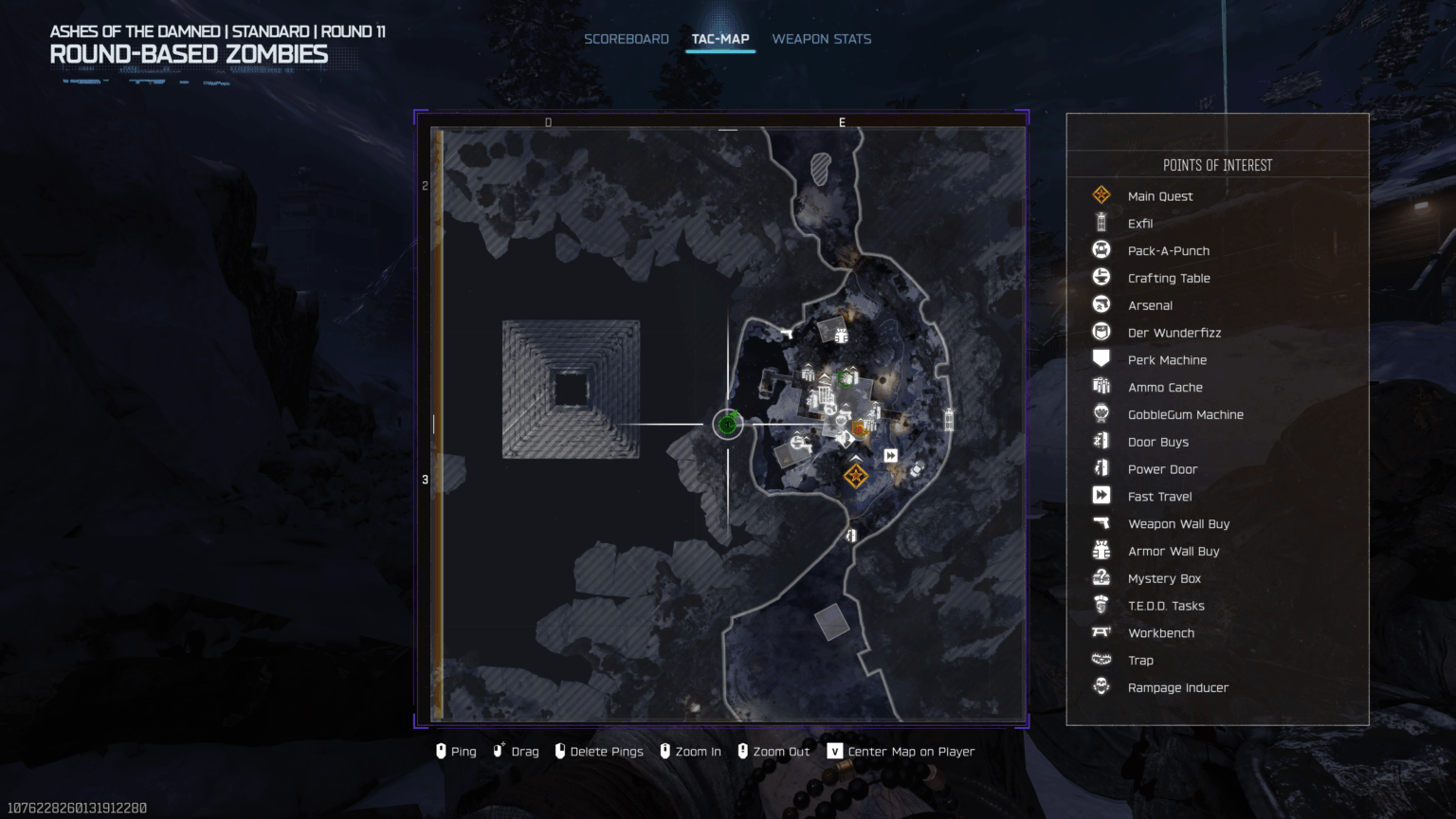Choose Pack-A-Punch in the legend
Image resolution: width=1456 pixels, height=819 pixels.
pos(1168,251)
